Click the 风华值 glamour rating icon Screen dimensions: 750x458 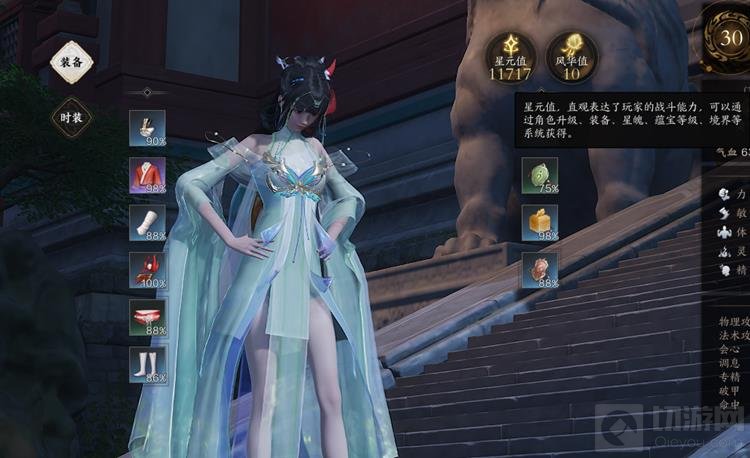click(571, 57)
